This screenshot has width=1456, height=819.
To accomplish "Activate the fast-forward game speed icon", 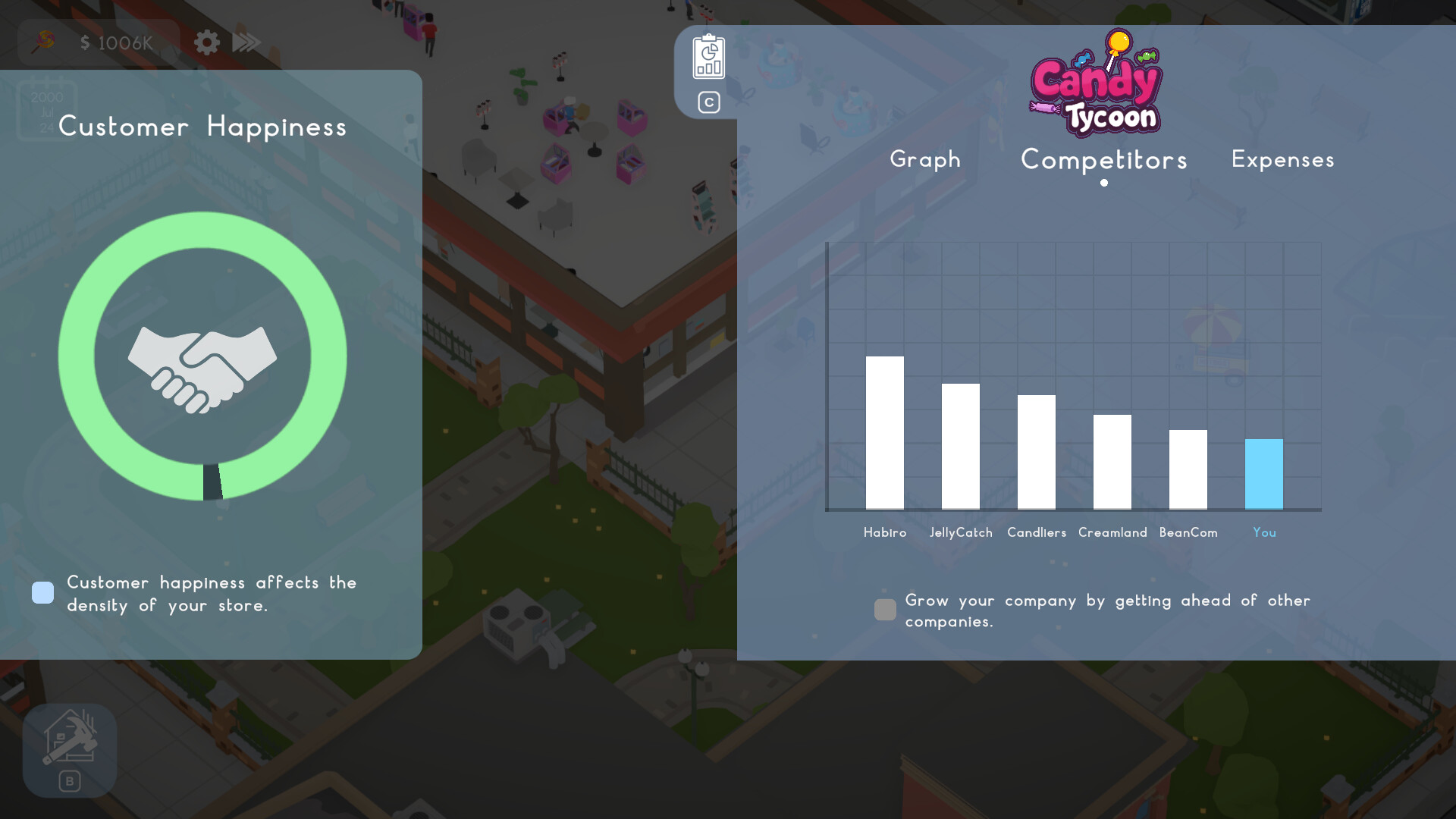I will (246, 42).
